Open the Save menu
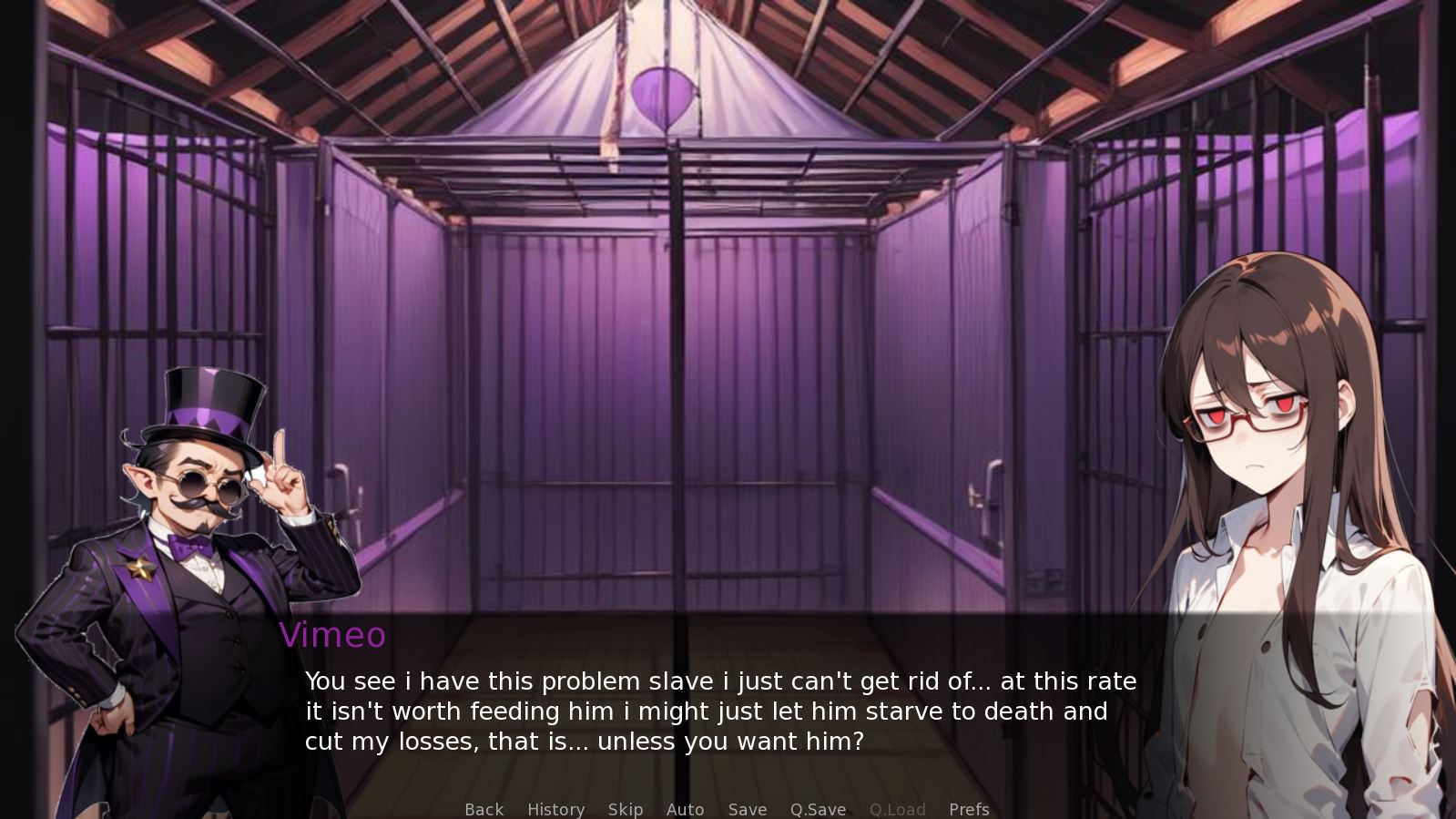The width and height of the screenshot is (1456, 819). [747, 809]
